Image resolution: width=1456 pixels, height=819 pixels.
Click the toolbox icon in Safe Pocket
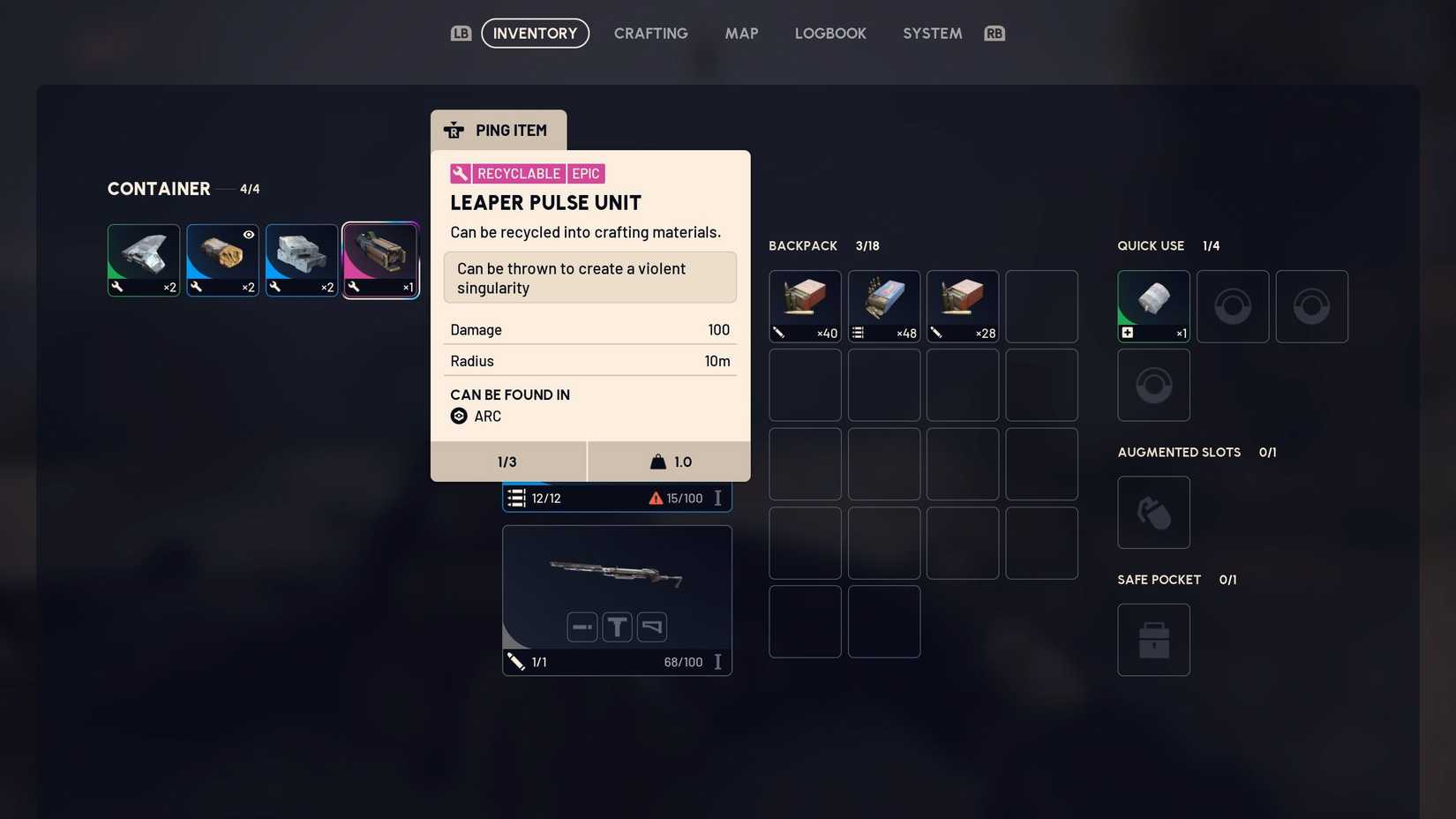coord(1153,639)
